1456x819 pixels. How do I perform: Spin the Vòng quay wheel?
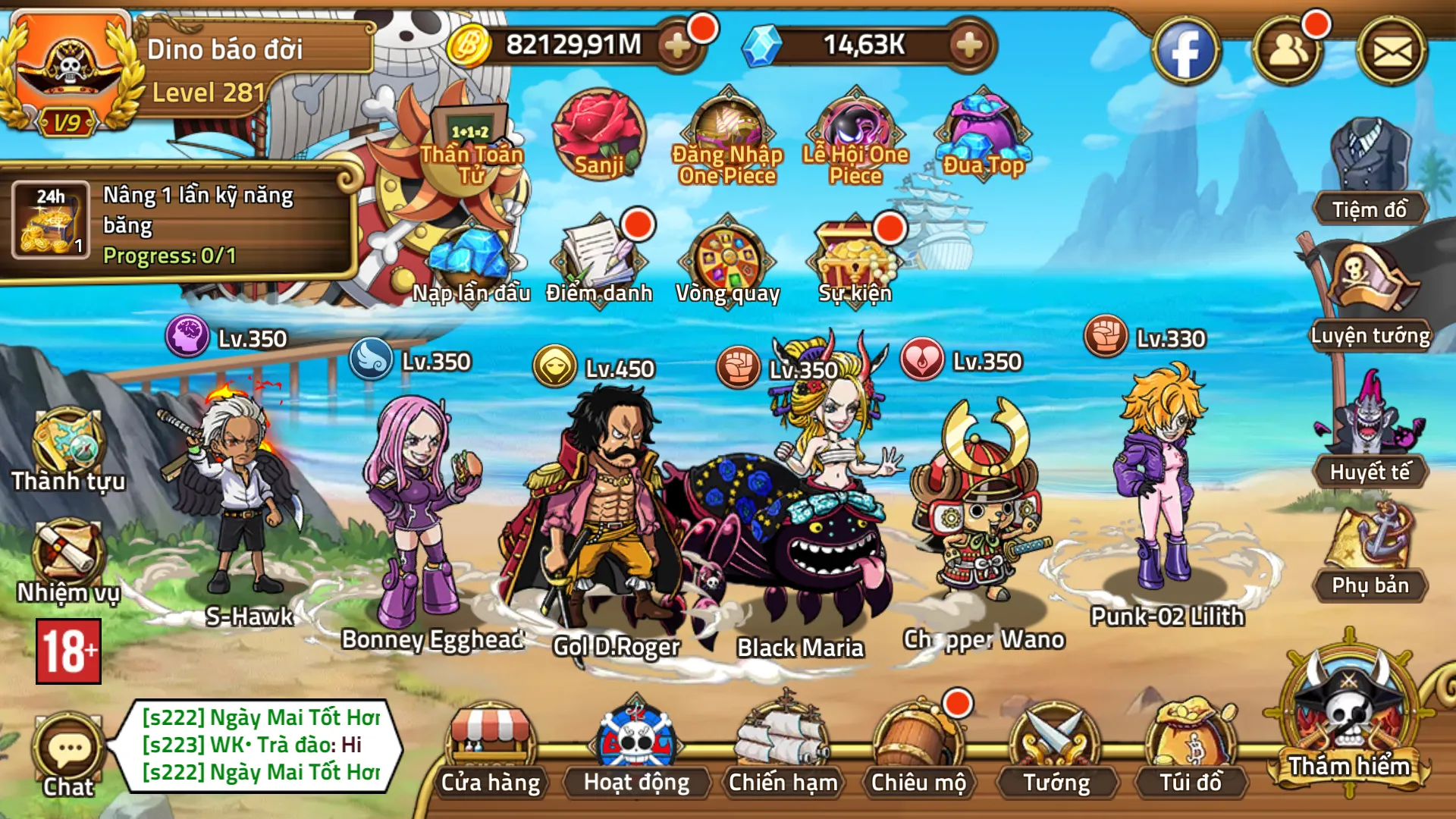click(x=728, y=259)
